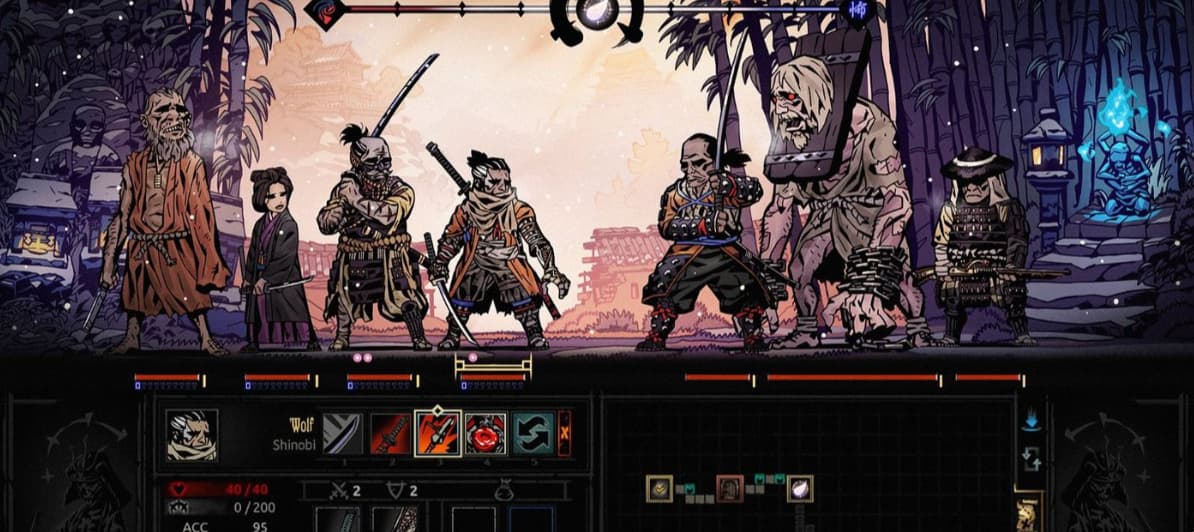Click the orange X pass-turn button
This screenshot has height=532, width=1194.
[565, 434]
